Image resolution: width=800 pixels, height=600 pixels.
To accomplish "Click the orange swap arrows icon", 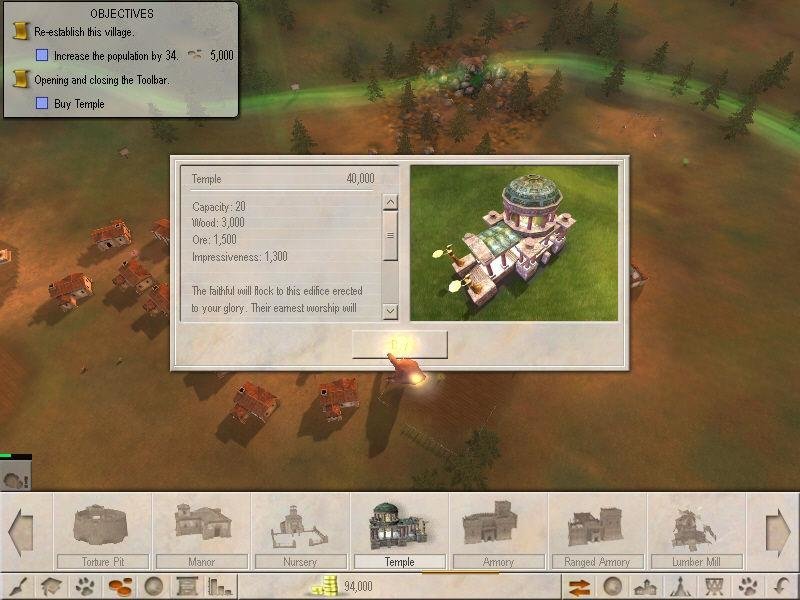I will point(577,587).
